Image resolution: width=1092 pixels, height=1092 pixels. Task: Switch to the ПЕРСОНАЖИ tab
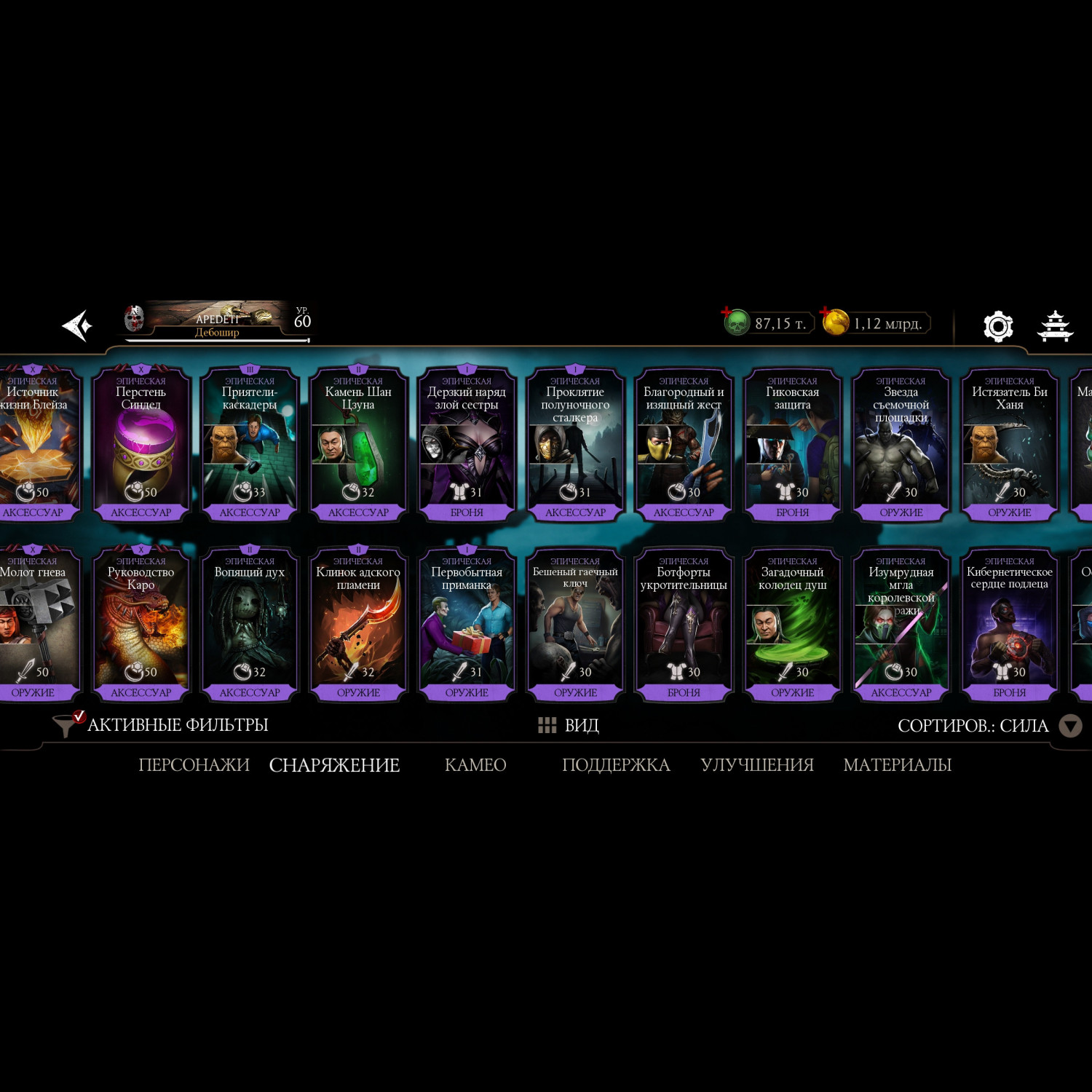[194, 765]
